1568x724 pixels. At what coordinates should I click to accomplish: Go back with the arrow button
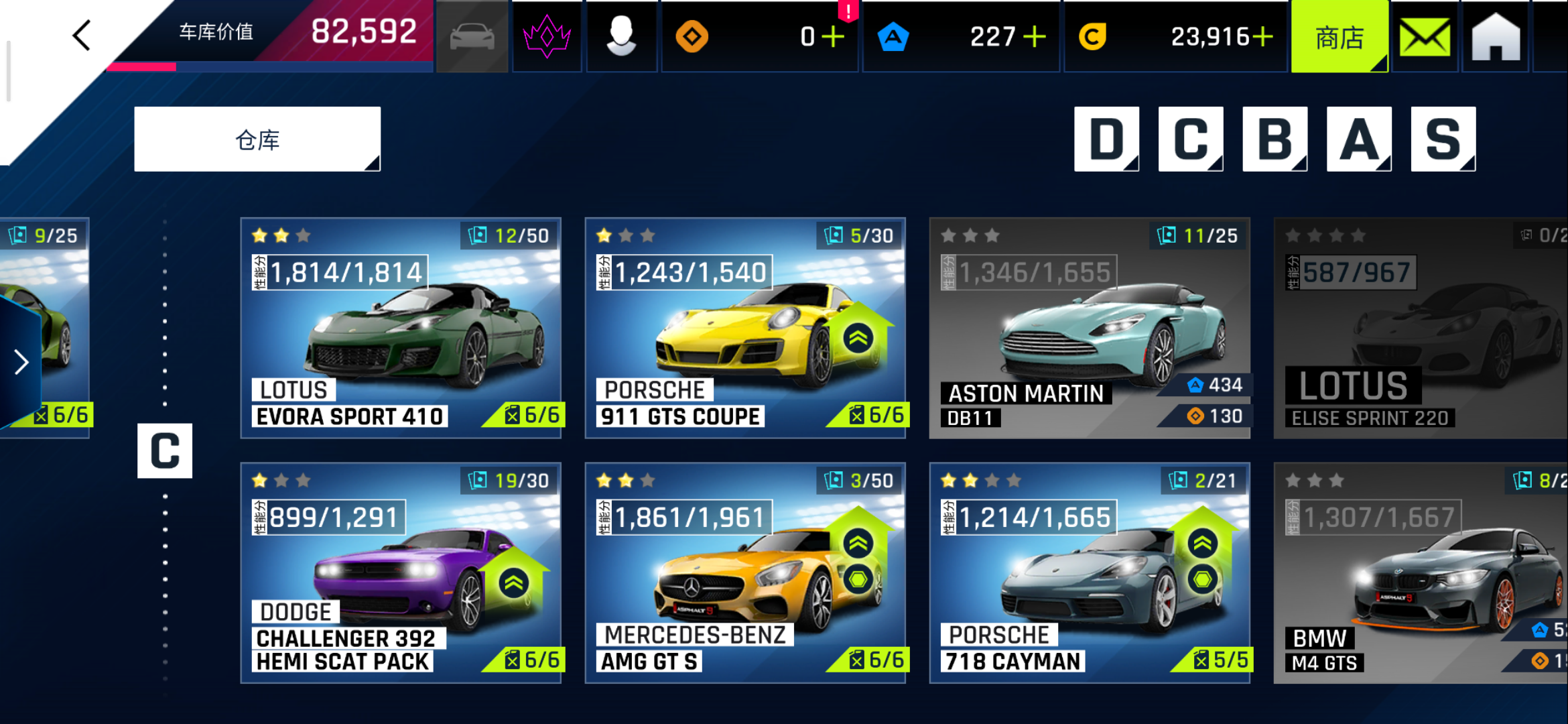pyautogui.click(x=82, y=36)
